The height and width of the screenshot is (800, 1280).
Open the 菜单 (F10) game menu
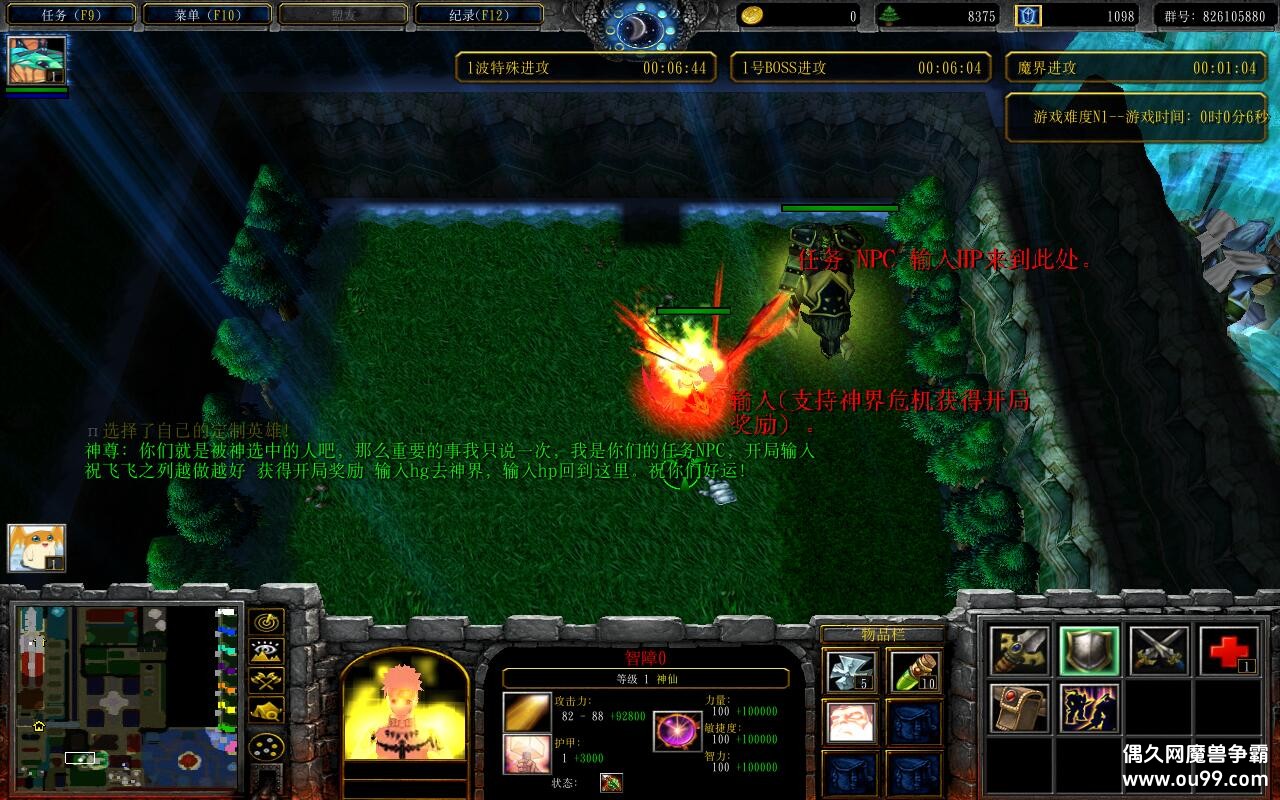click(x=207, y=15)
